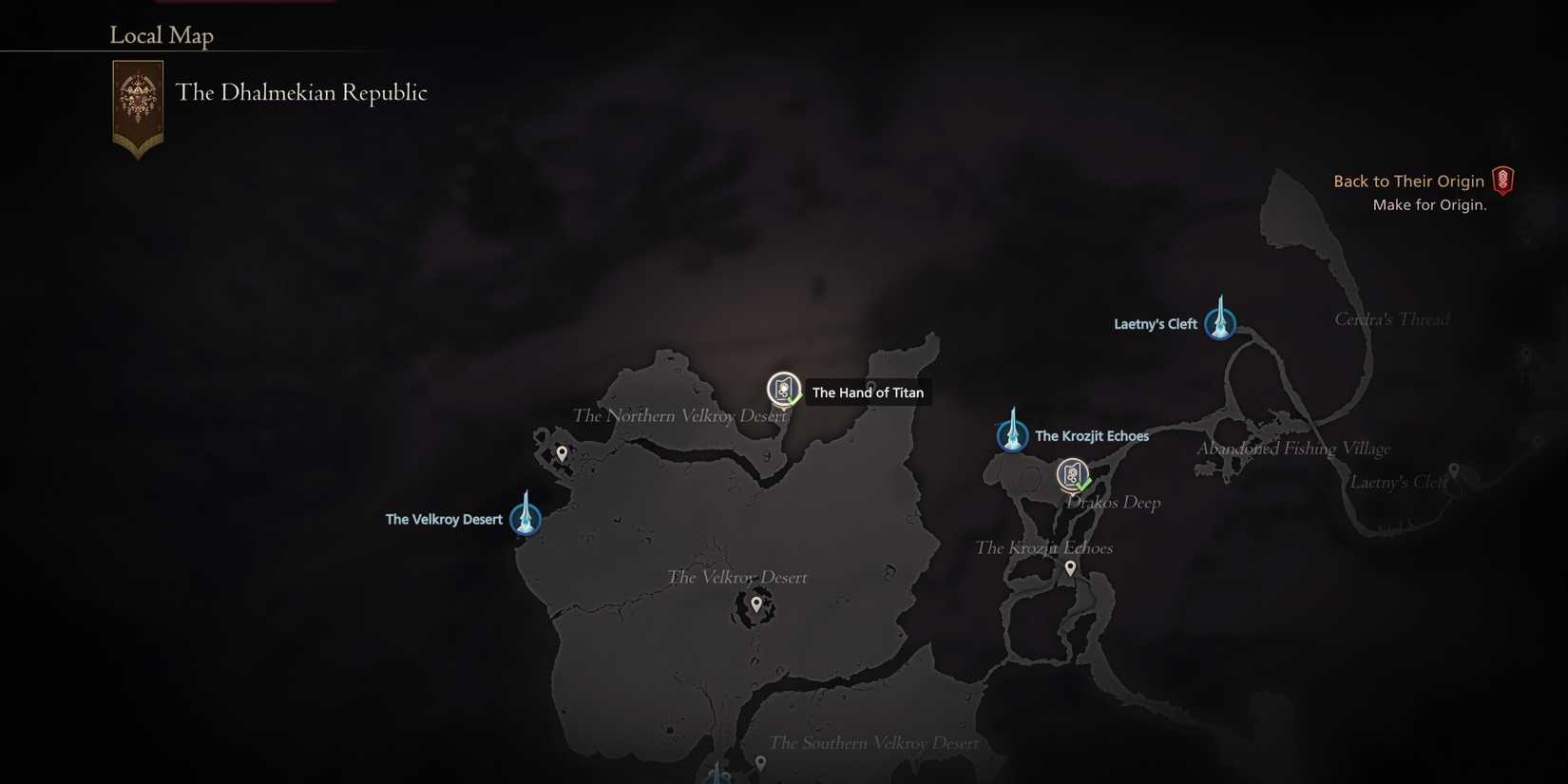
Task: Click the Make for Origin objective text
Action: 1429,204
